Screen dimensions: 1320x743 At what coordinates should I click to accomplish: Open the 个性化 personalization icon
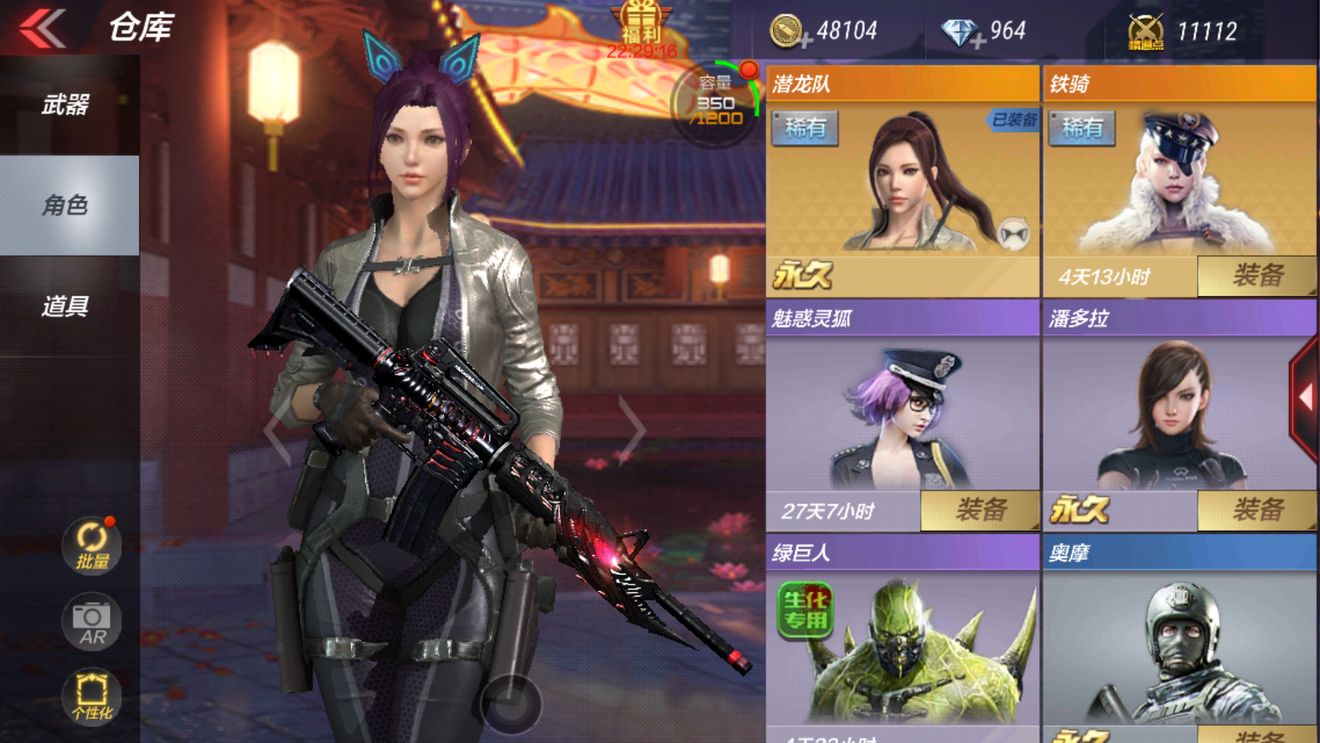click(x=91, y=696)
